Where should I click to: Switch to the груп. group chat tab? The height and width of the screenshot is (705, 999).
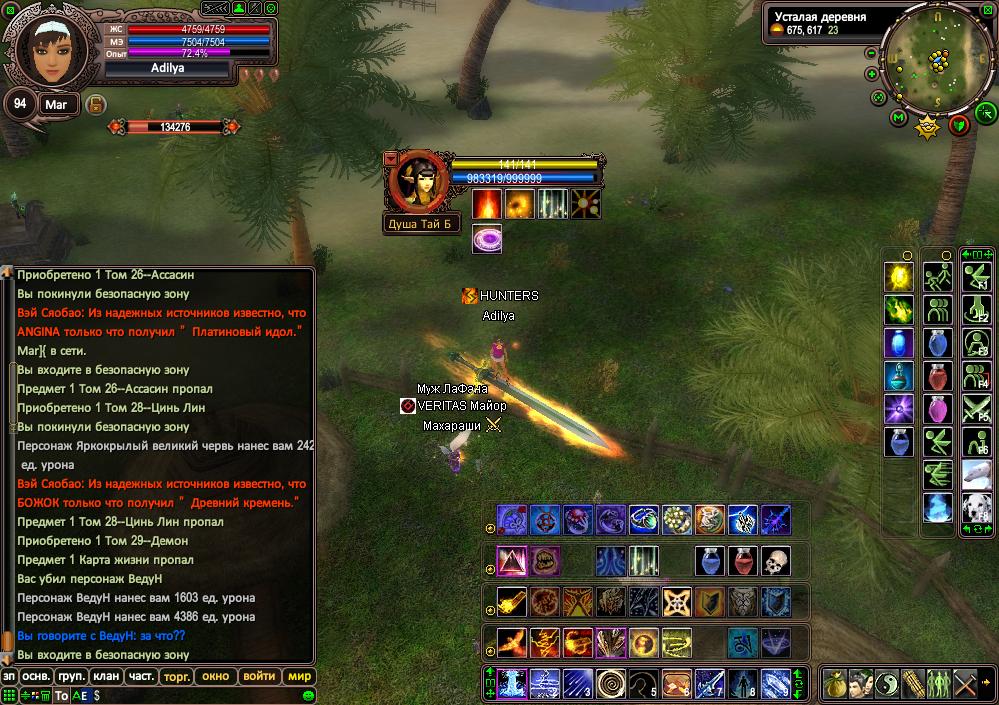(62, 676)
